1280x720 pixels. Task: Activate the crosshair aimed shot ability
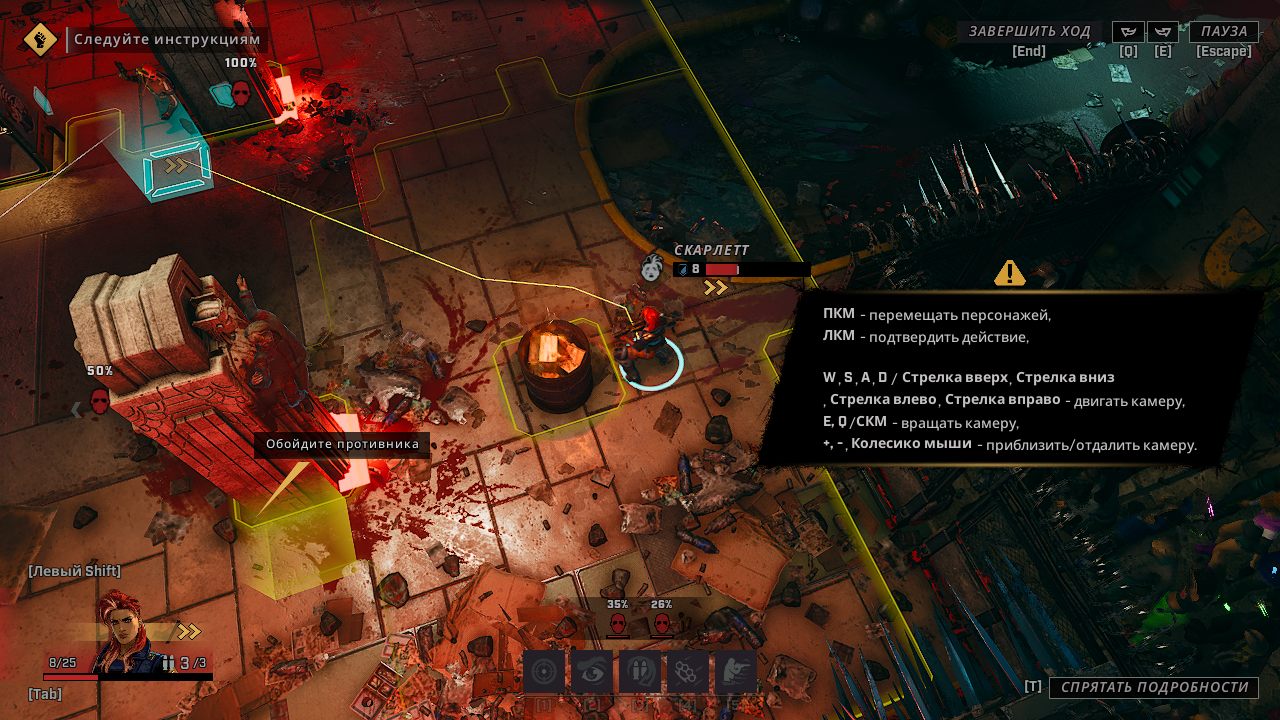point(544,672)
